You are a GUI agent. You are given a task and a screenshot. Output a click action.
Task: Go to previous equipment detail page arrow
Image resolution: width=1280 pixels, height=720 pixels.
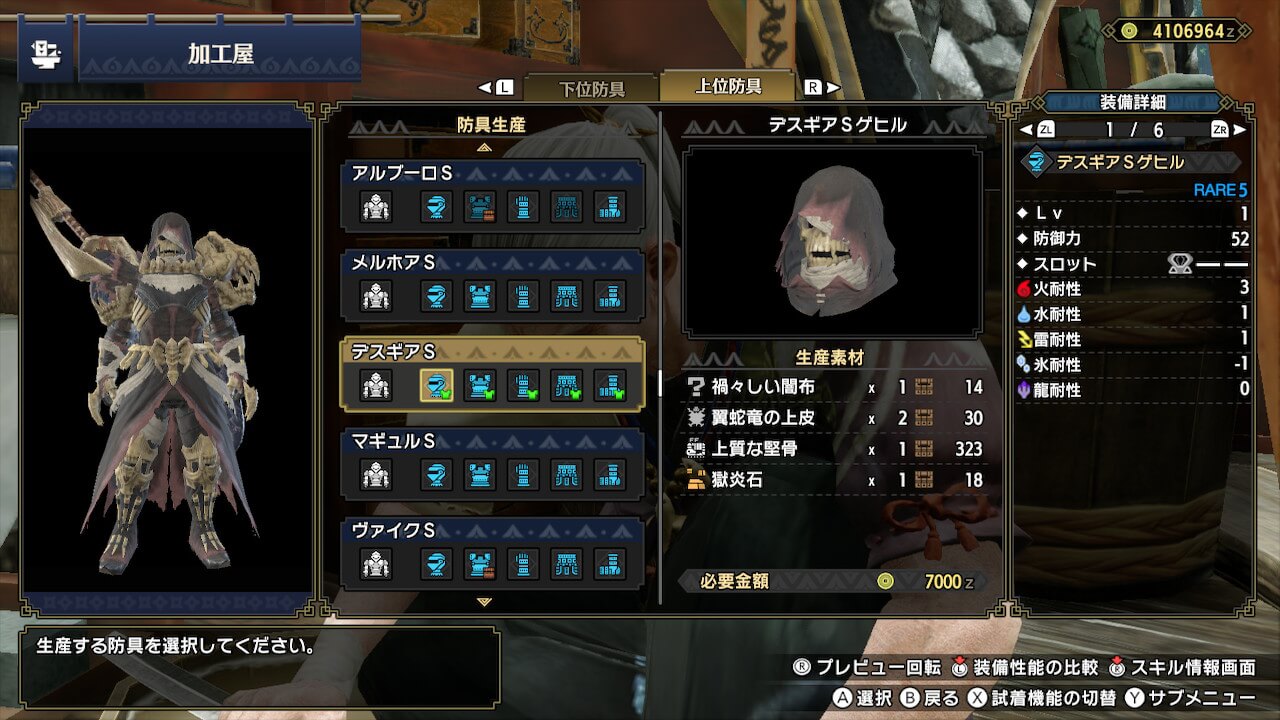point(1026,130)
